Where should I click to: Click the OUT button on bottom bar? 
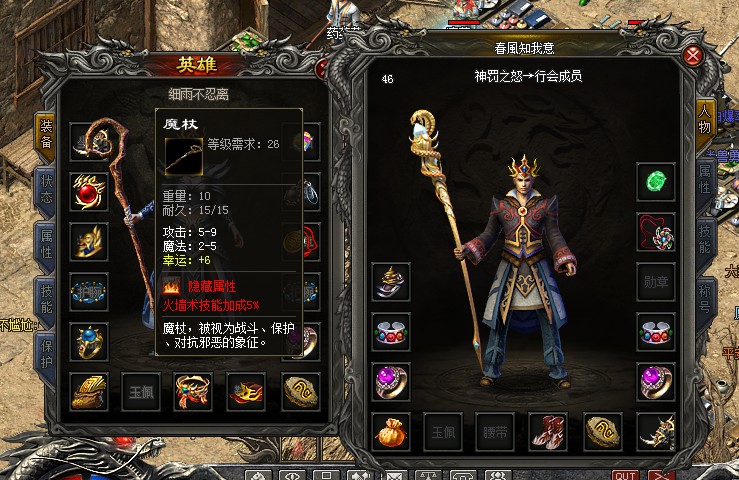pyautogui.click(x=625, y=474)
